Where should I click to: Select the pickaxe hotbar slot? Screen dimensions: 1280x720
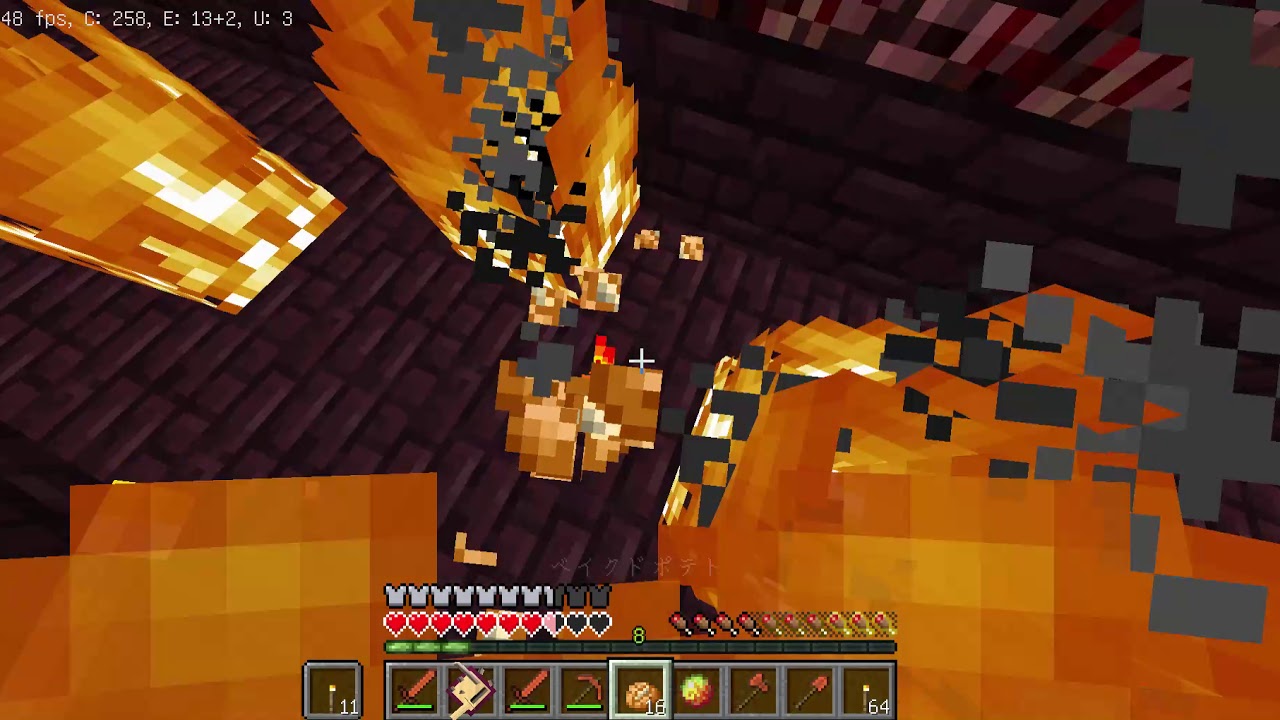(x=584, y=691)
